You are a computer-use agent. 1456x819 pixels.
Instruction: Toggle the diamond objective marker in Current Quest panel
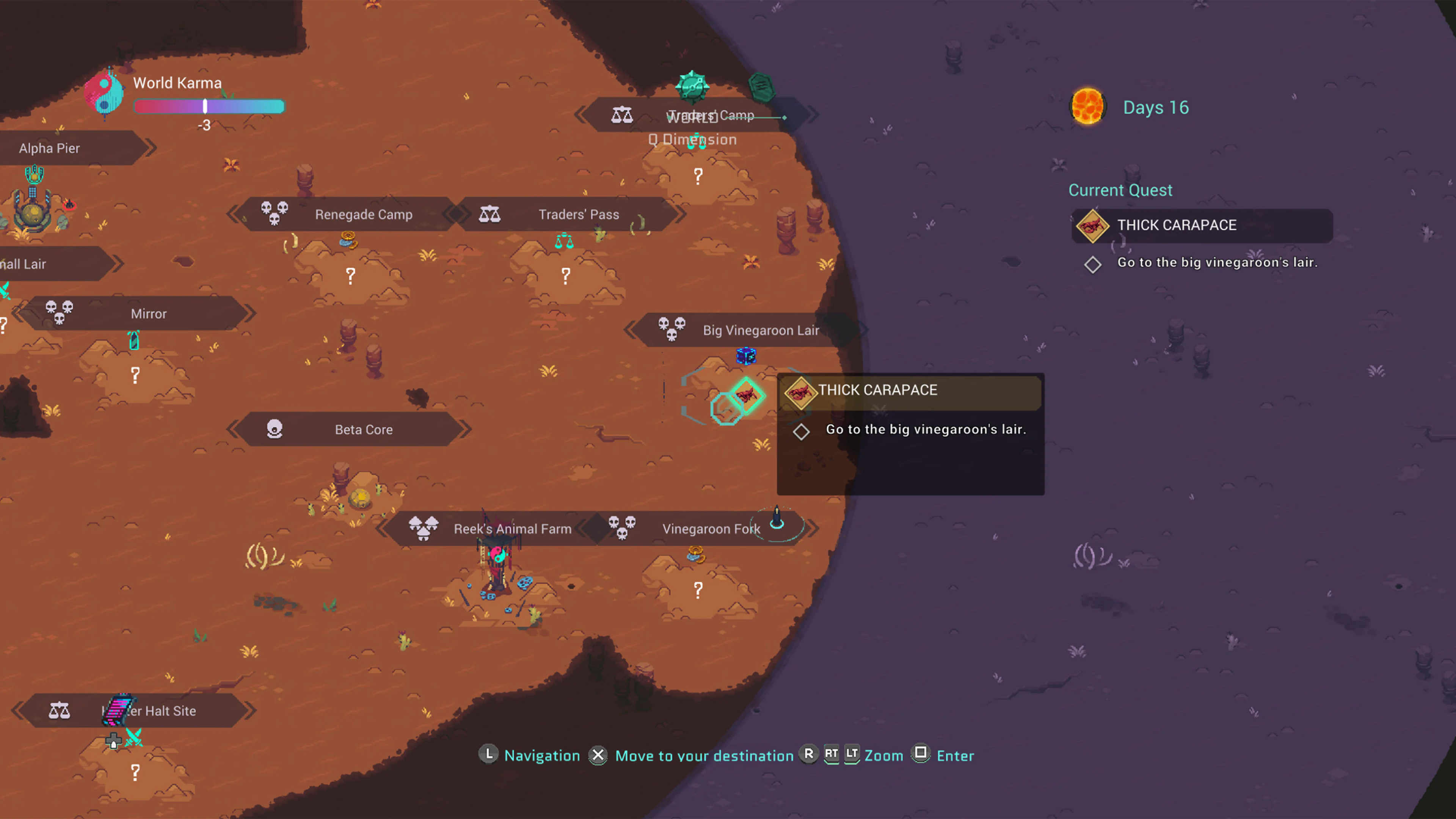pos(1092,264)
